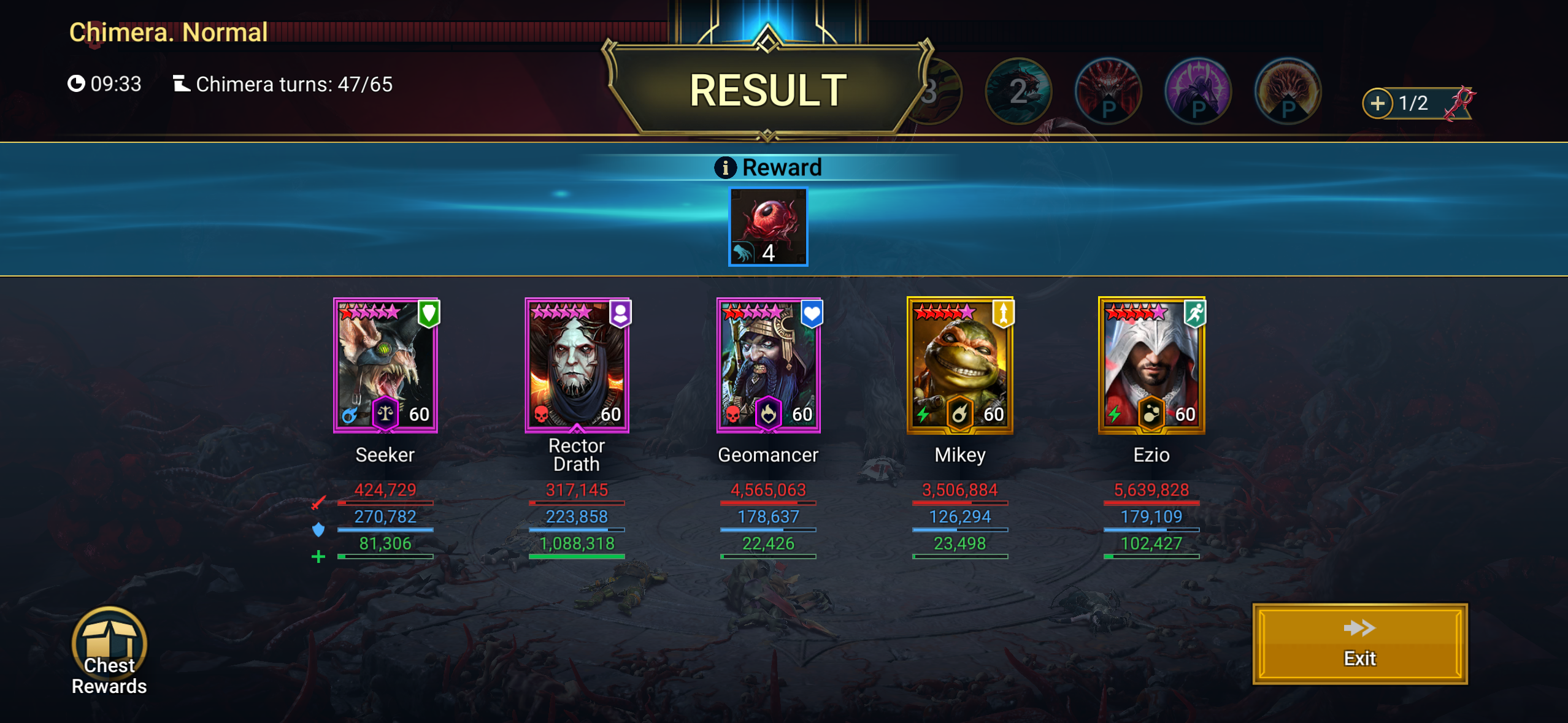This screenshot has height=723, width=1568.
Task: Show Reward info tooltip
Action: (x=725, y=167)
